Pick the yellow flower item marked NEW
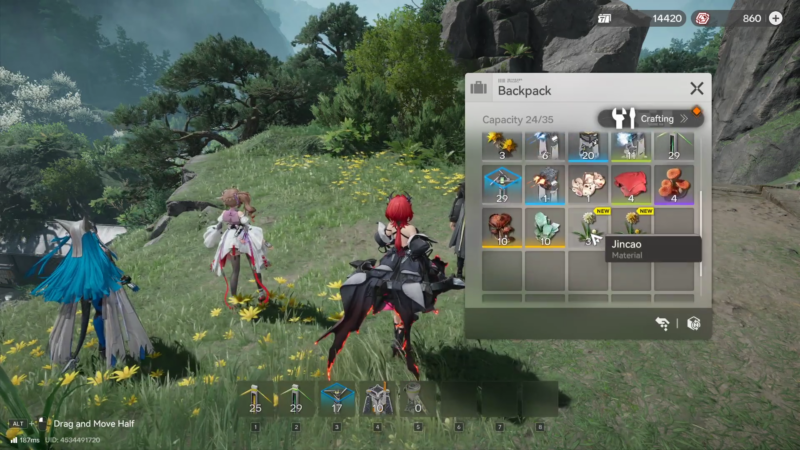800x450 pixels. coord(631,222)
